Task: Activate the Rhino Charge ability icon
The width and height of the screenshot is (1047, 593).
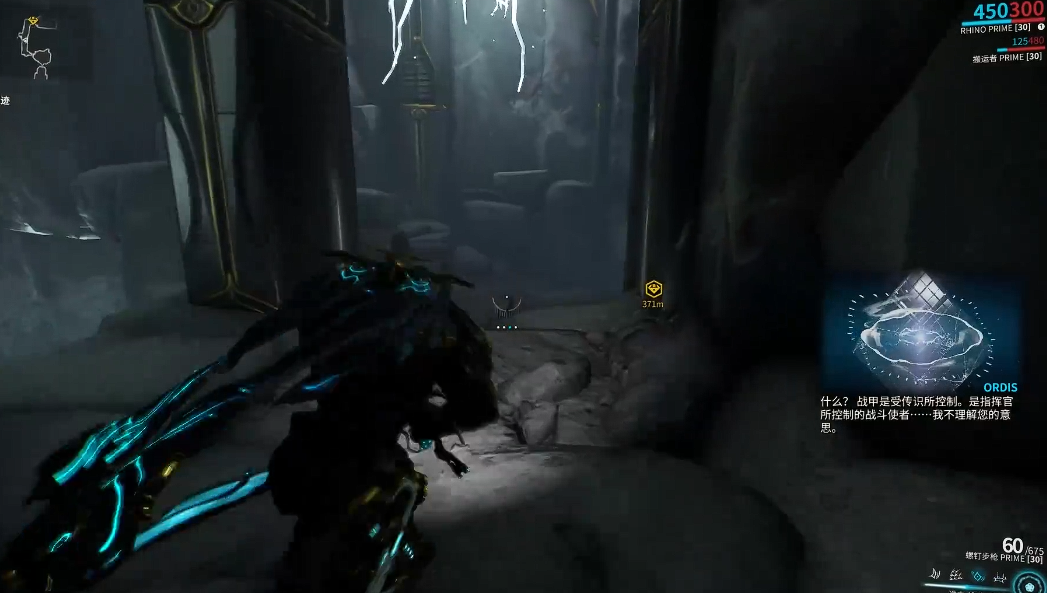Action: pyautogui.click(x=936, y=575)
